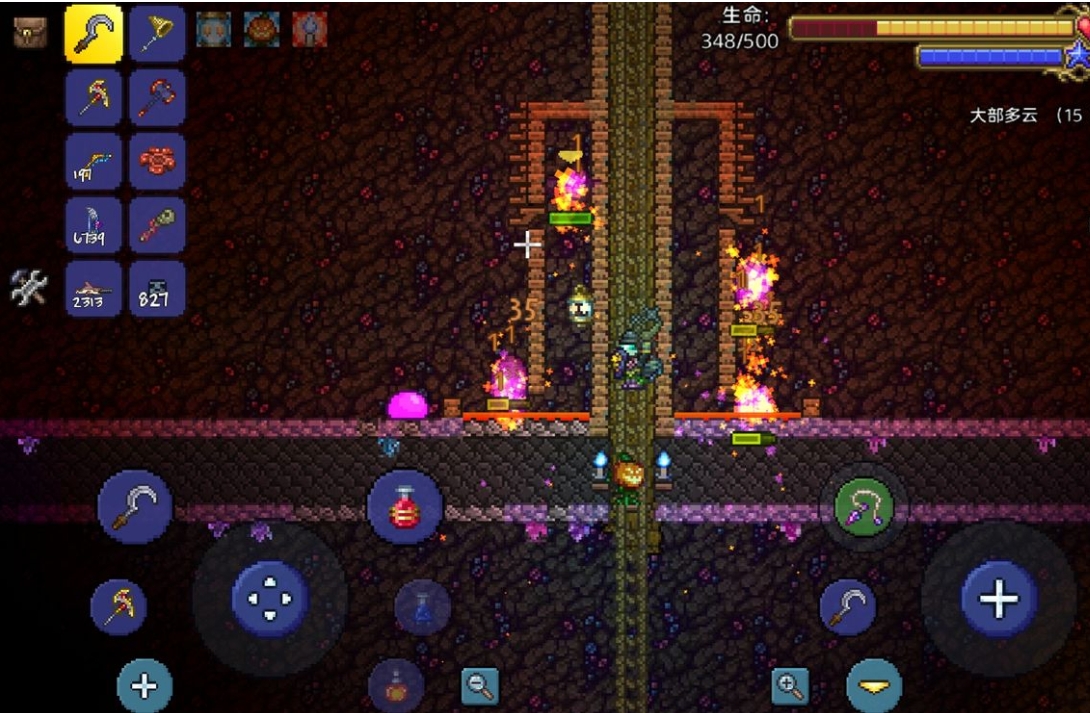Viewport: 1090px width, 713px height.
Task: Tap the magnifier zoom-out button
Action: coord(480,686)
